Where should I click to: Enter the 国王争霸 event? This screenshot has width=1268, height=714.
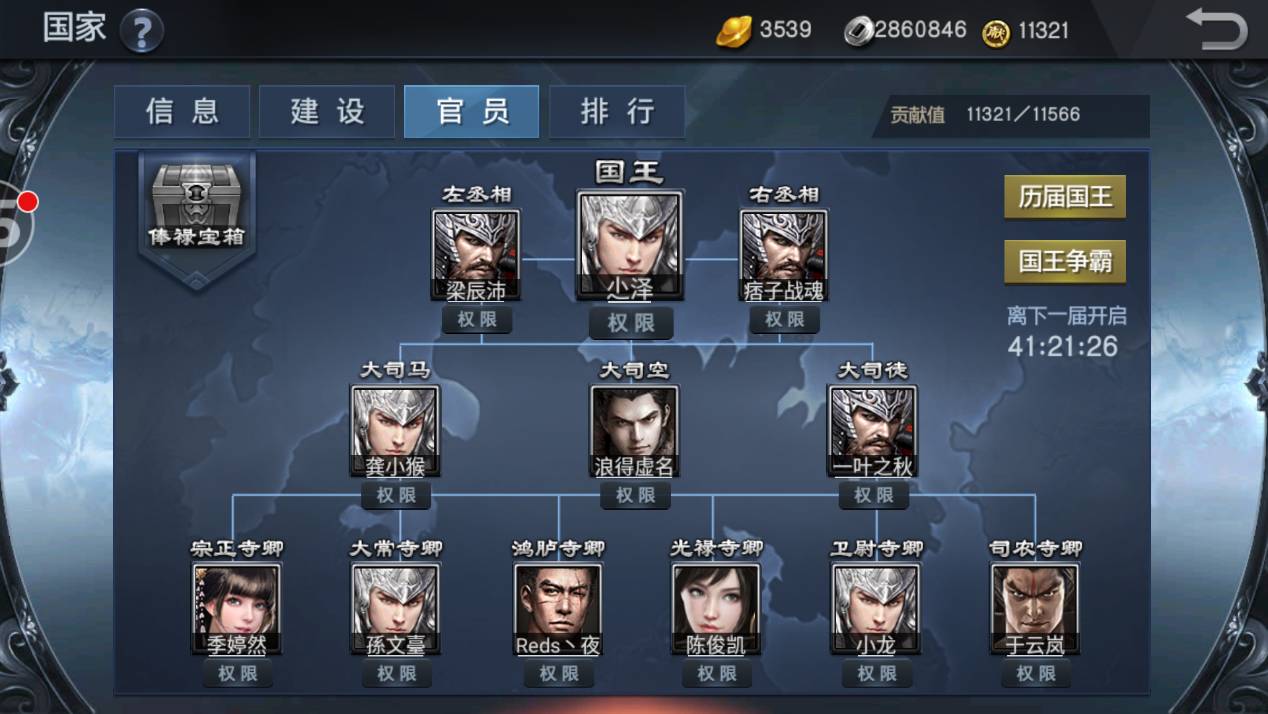1065,262
